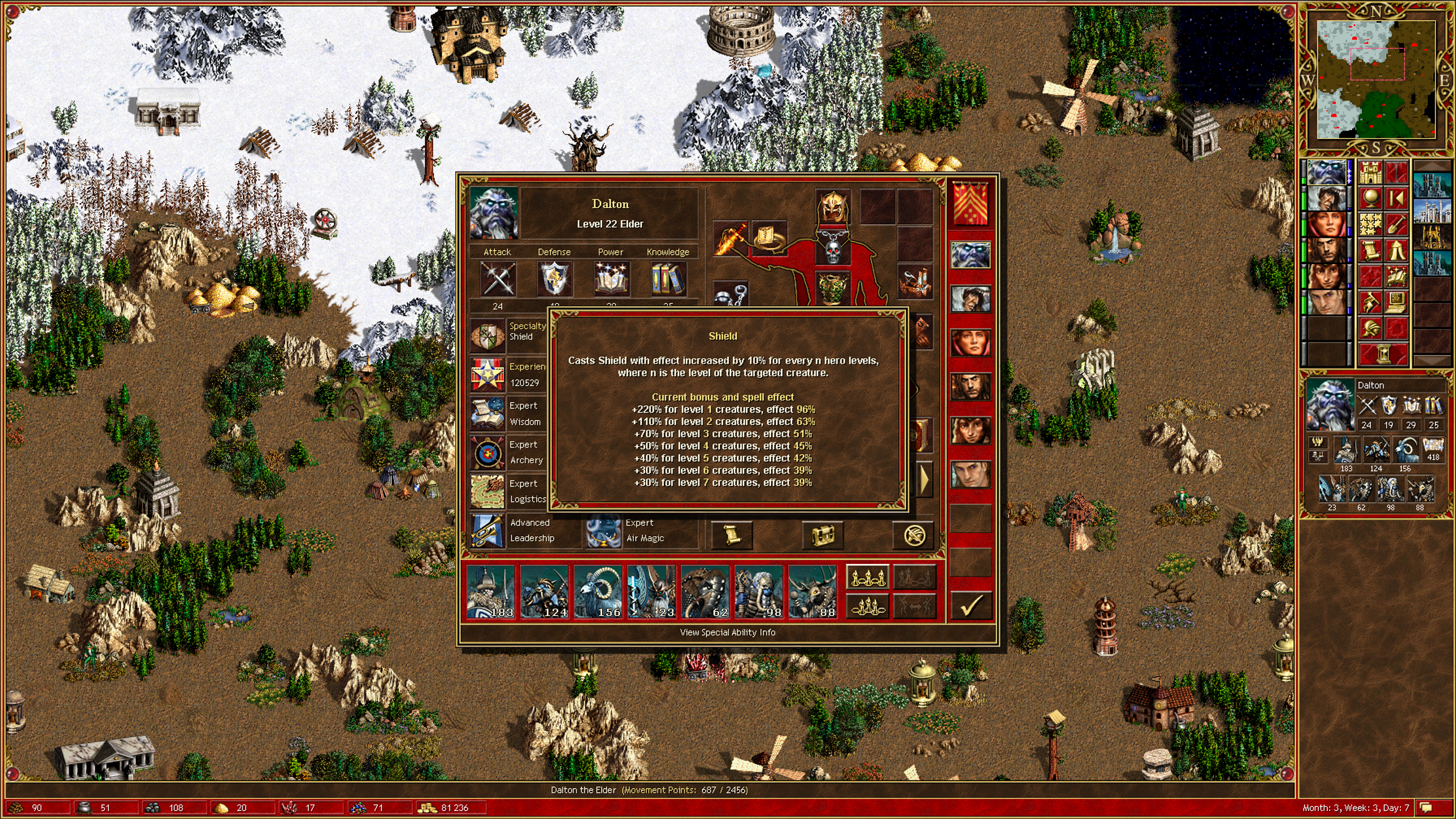The image size is (1456, 819).
Task: Choose the elephant creature stack of 62
Action: pos(705,592)
